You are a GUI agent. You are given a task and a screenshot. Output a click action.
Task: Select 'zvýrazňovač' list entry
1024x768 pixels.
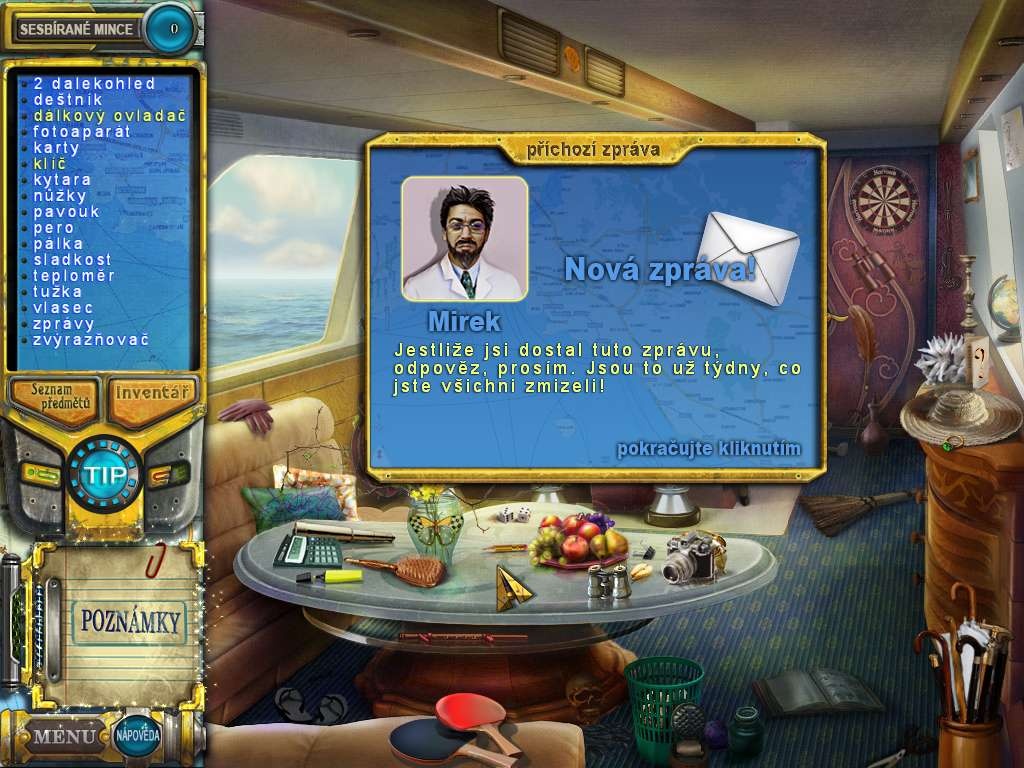[90, 340]
